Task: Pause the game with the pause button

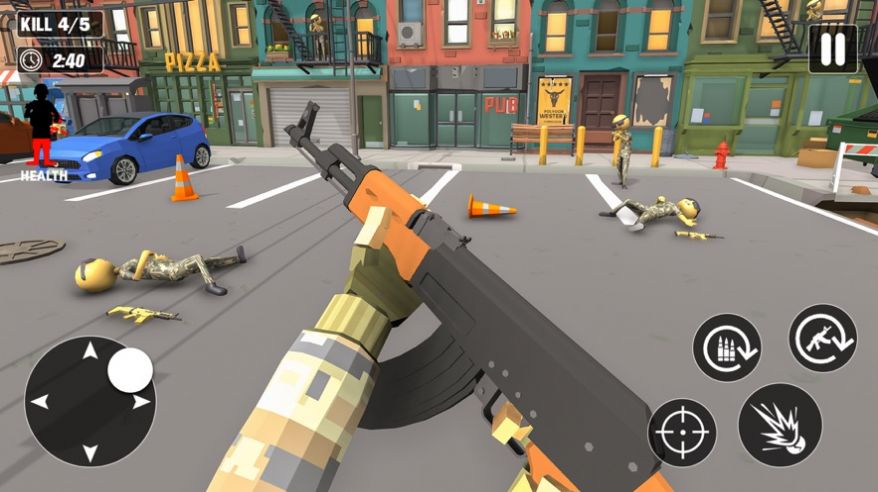Action: (832, 49)
